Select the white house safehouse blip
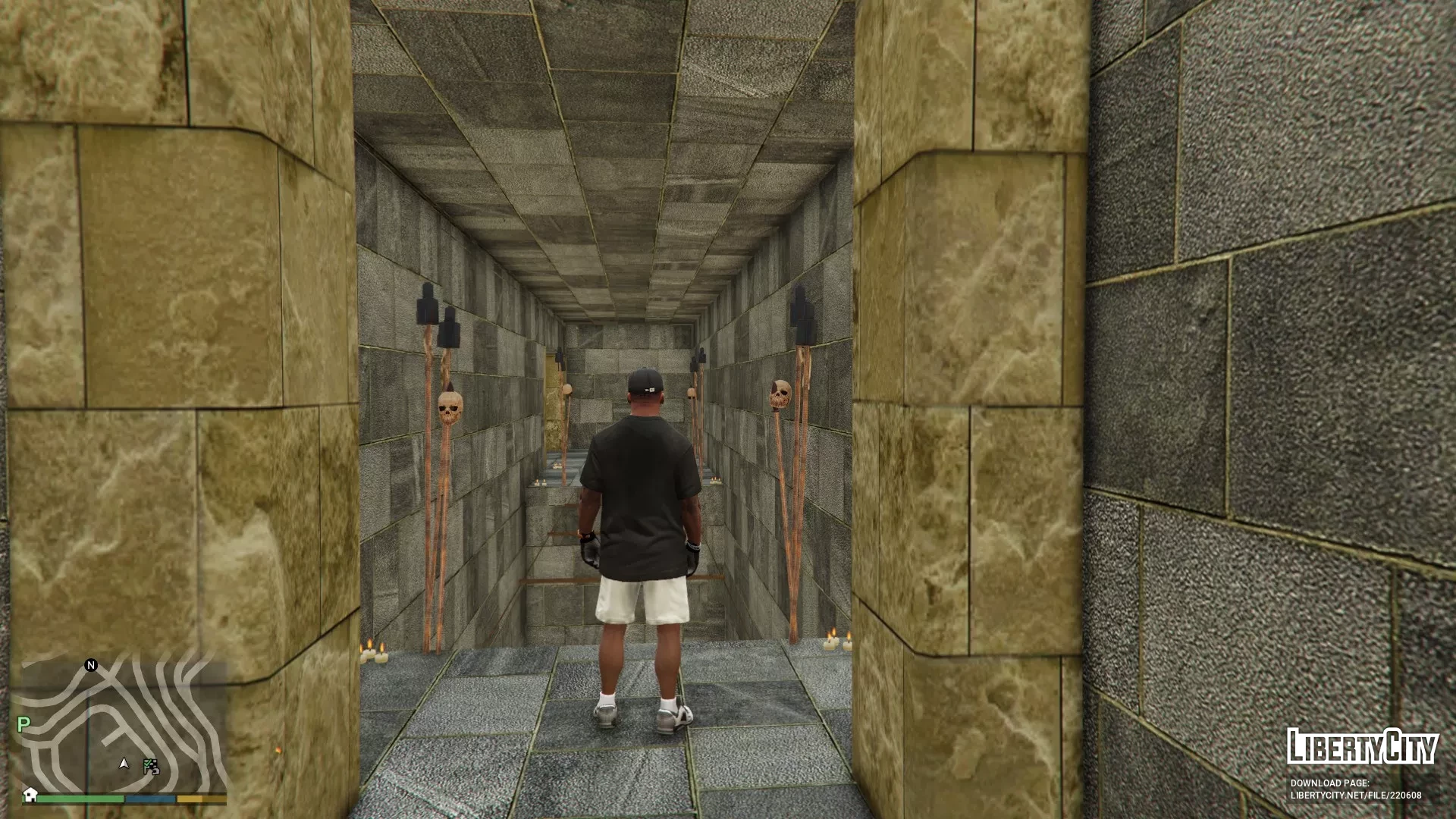The image size is (1456, 819). pyautogui.click(x=30, y=794)
